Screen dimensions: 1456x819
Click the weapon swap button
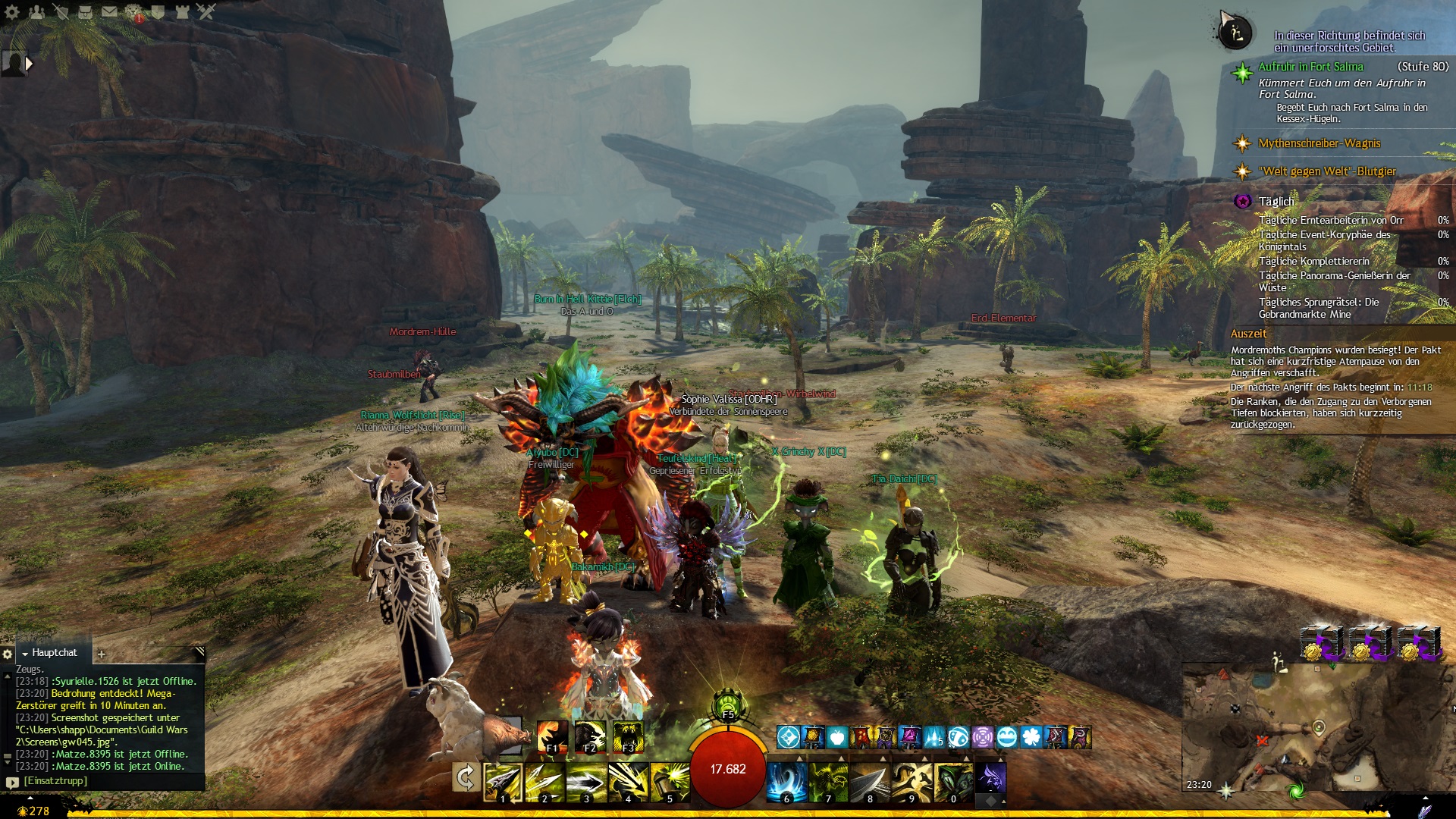pos(465,777)
